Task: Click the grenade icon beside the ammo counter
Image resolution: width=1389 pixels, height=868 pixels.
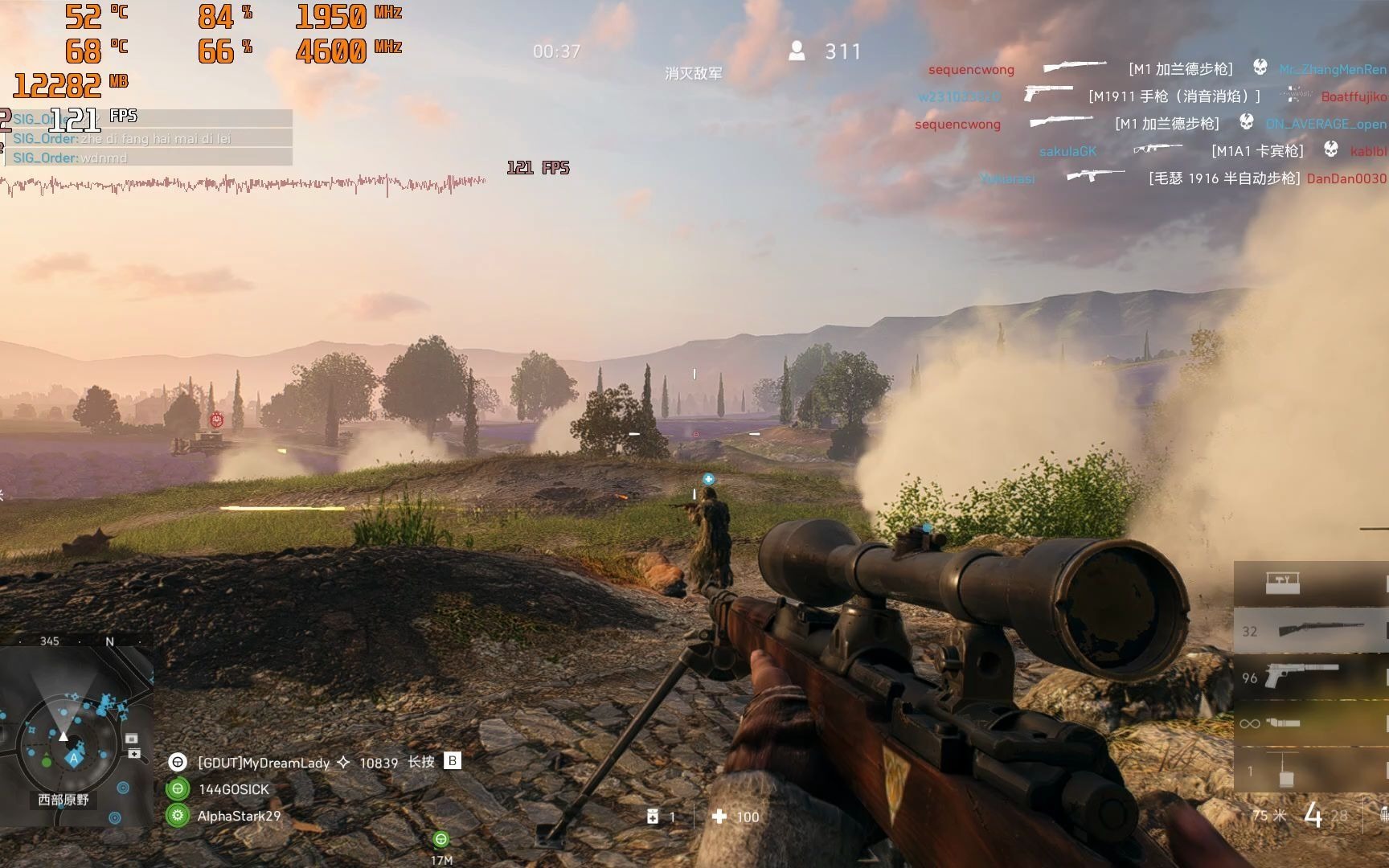Action: tap(1383, 814)
